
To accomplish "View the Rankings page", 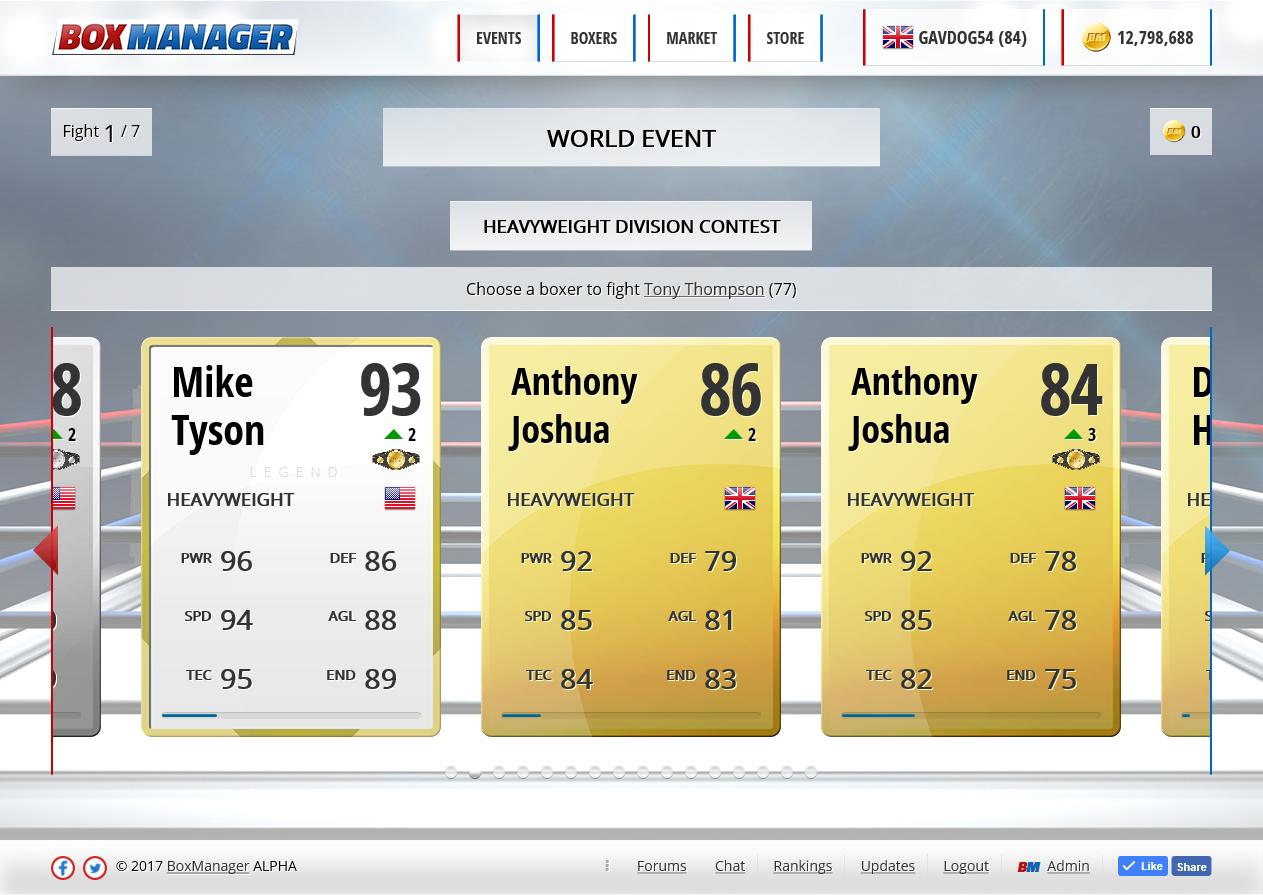I will pos(802,866).
